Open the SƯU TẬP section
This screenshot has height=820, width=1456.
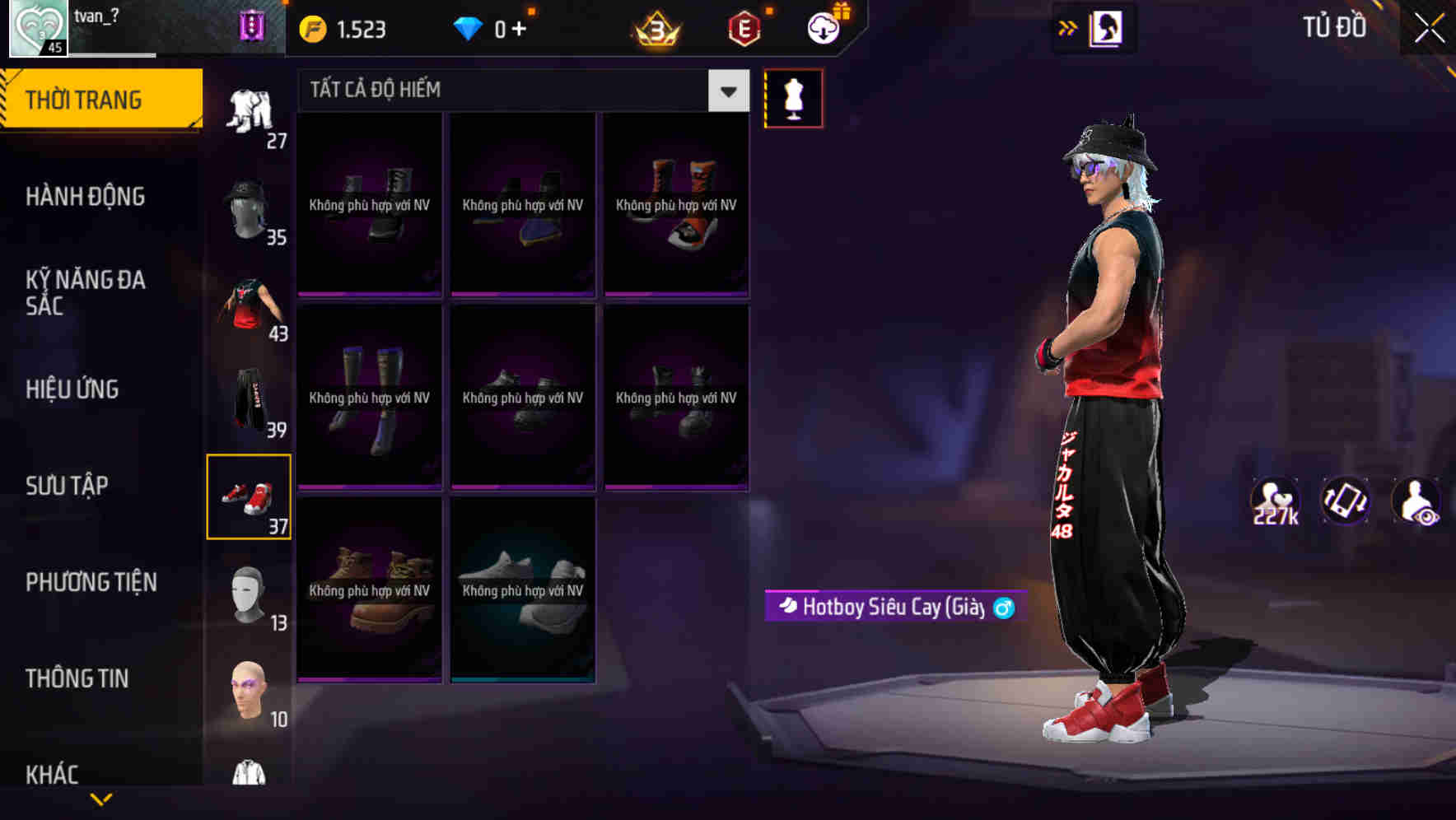click(67, 486)
